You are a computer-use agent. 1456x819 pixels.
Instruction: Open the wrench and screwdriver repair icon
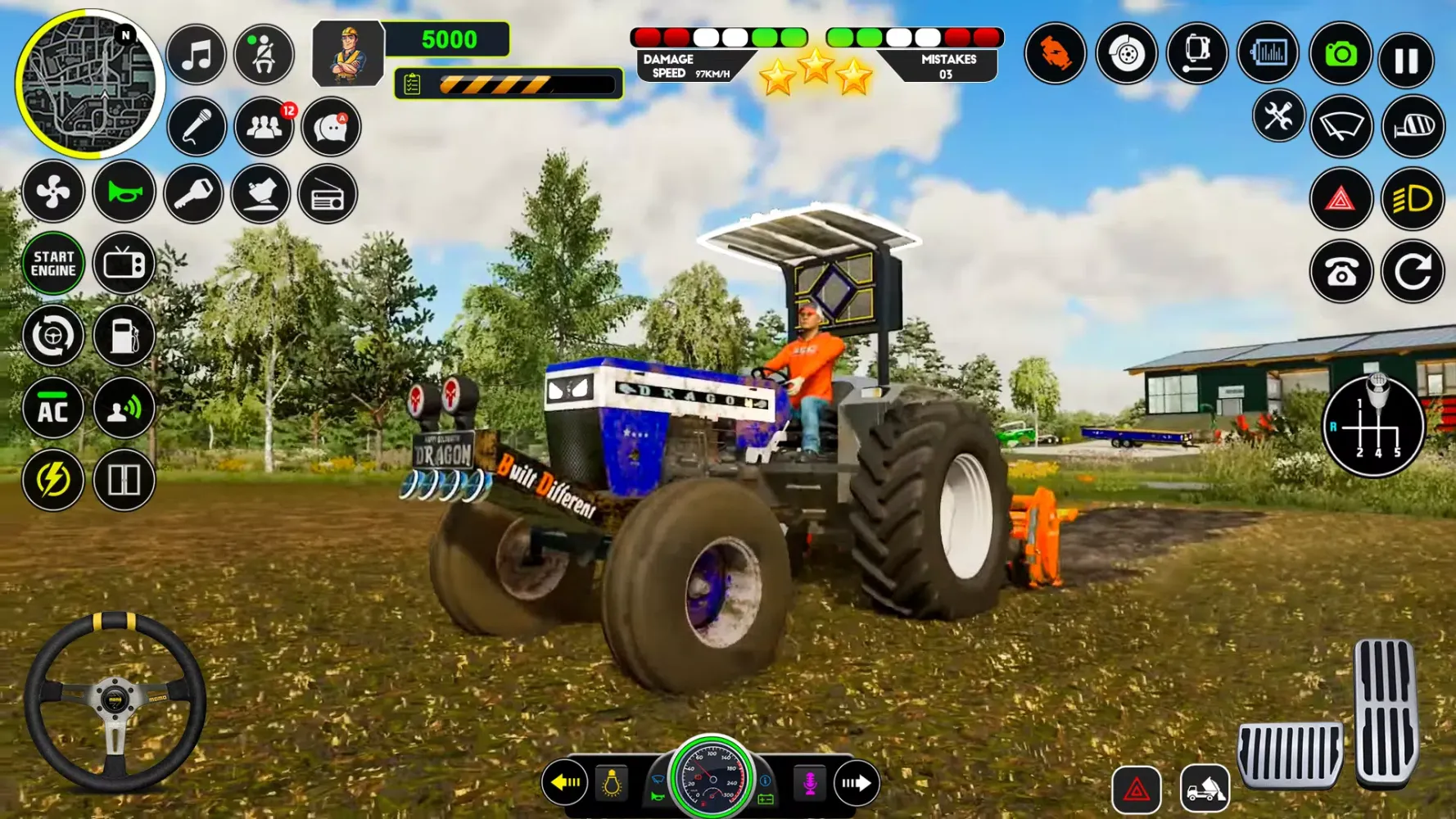pos(1277,116)
